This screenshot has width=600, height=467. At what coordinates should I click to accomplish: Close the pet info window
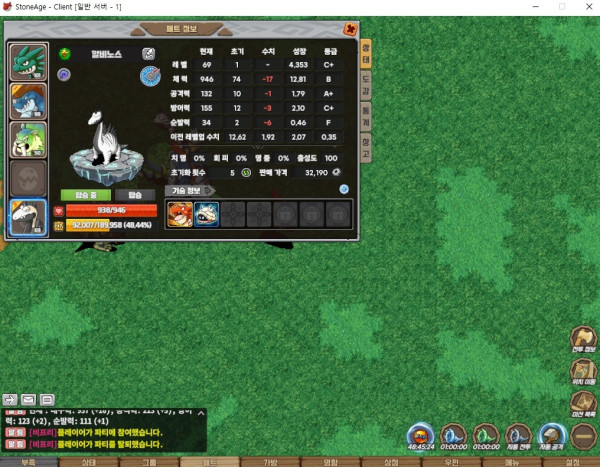click(350, 30)
